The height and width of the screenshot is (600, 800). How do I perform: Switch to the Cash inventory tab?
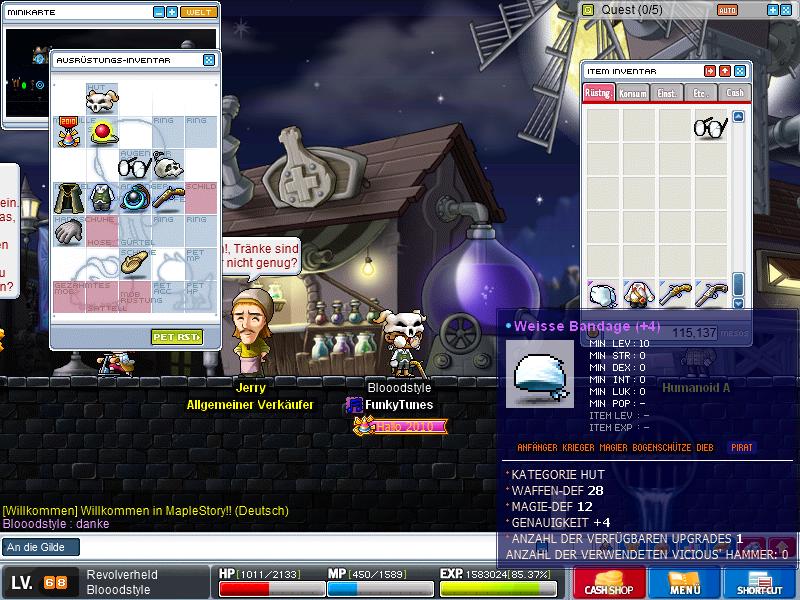pyautogui.click(x=735, y=93)
